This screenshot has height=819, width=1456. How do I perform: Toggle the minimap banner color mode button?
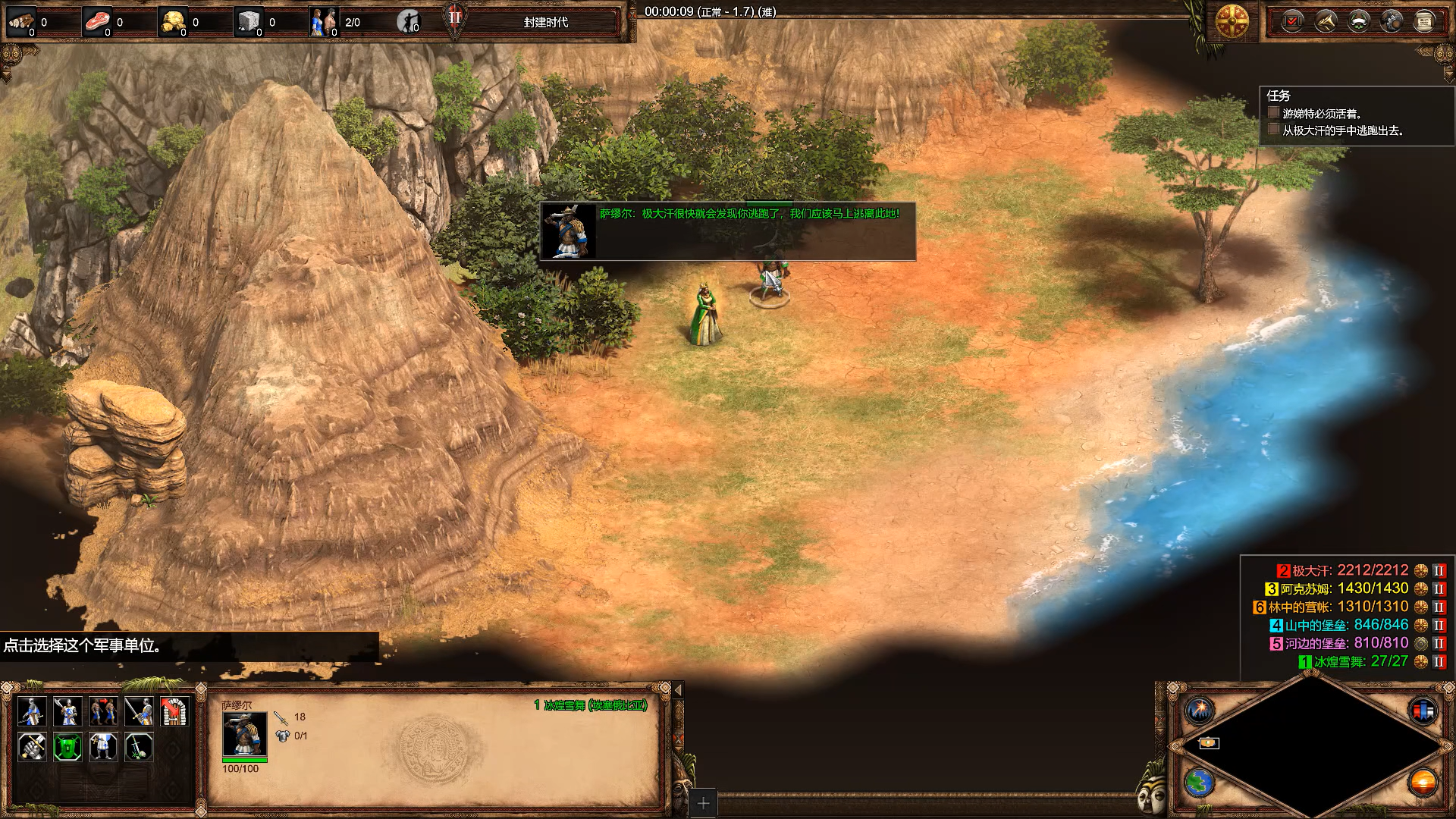(1423, 711)
